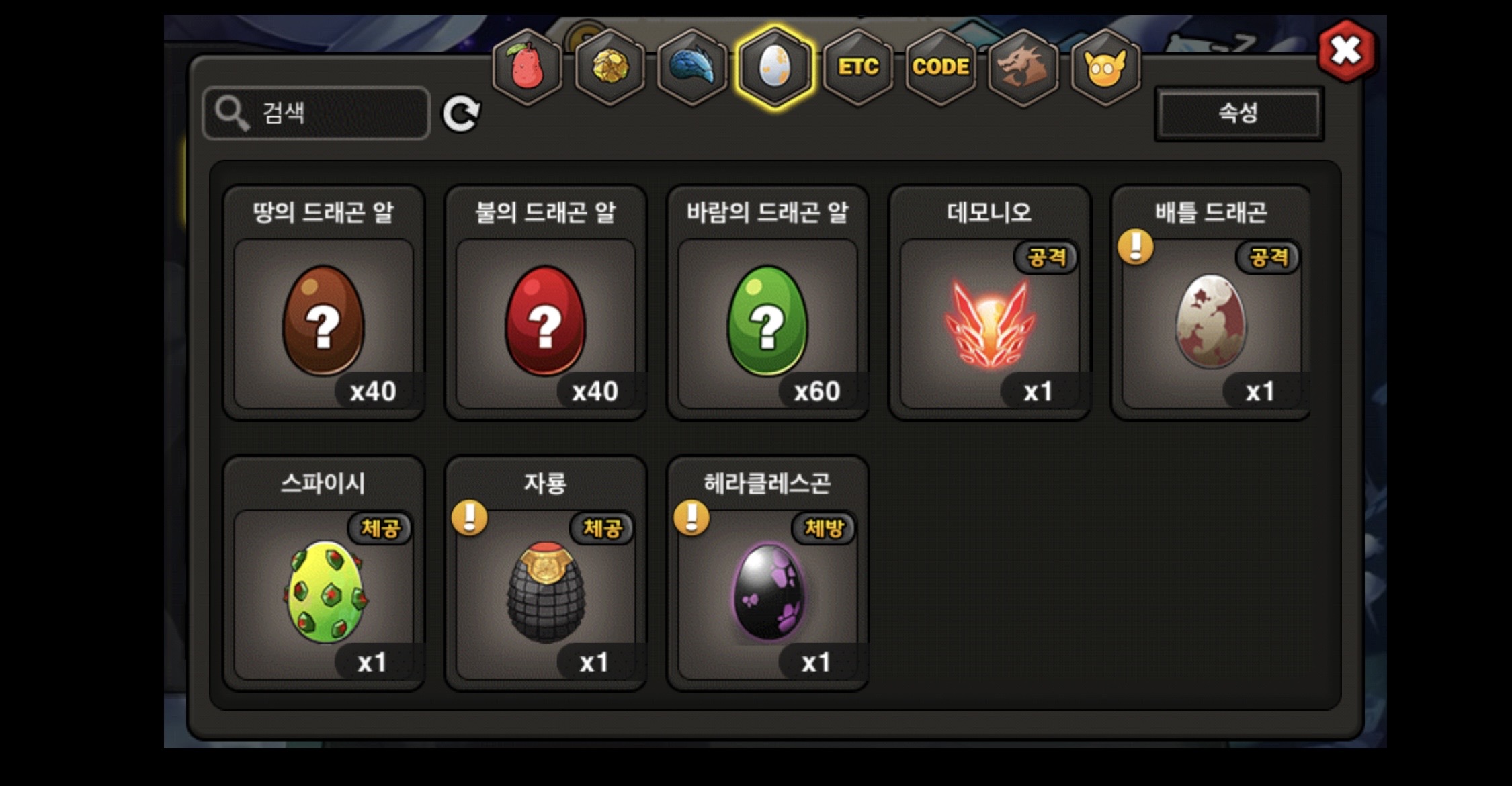Pick the 바람의 드래곤 알 green egg
The height and width of the screenshot is (786, 1512).
click(x=767, y=321)
